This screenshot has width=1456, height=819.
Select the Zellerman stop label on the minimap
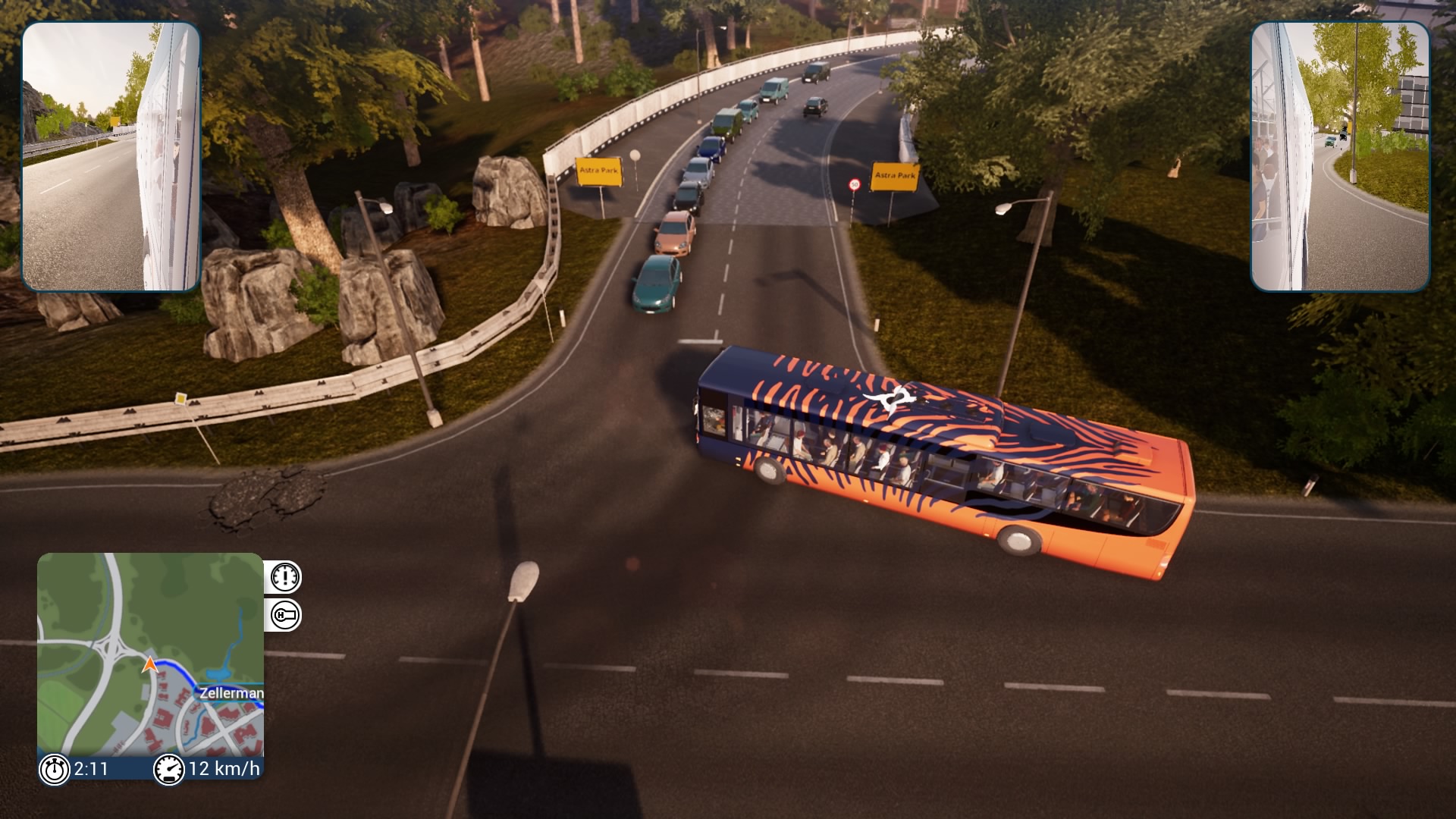[x=231, y=692]
